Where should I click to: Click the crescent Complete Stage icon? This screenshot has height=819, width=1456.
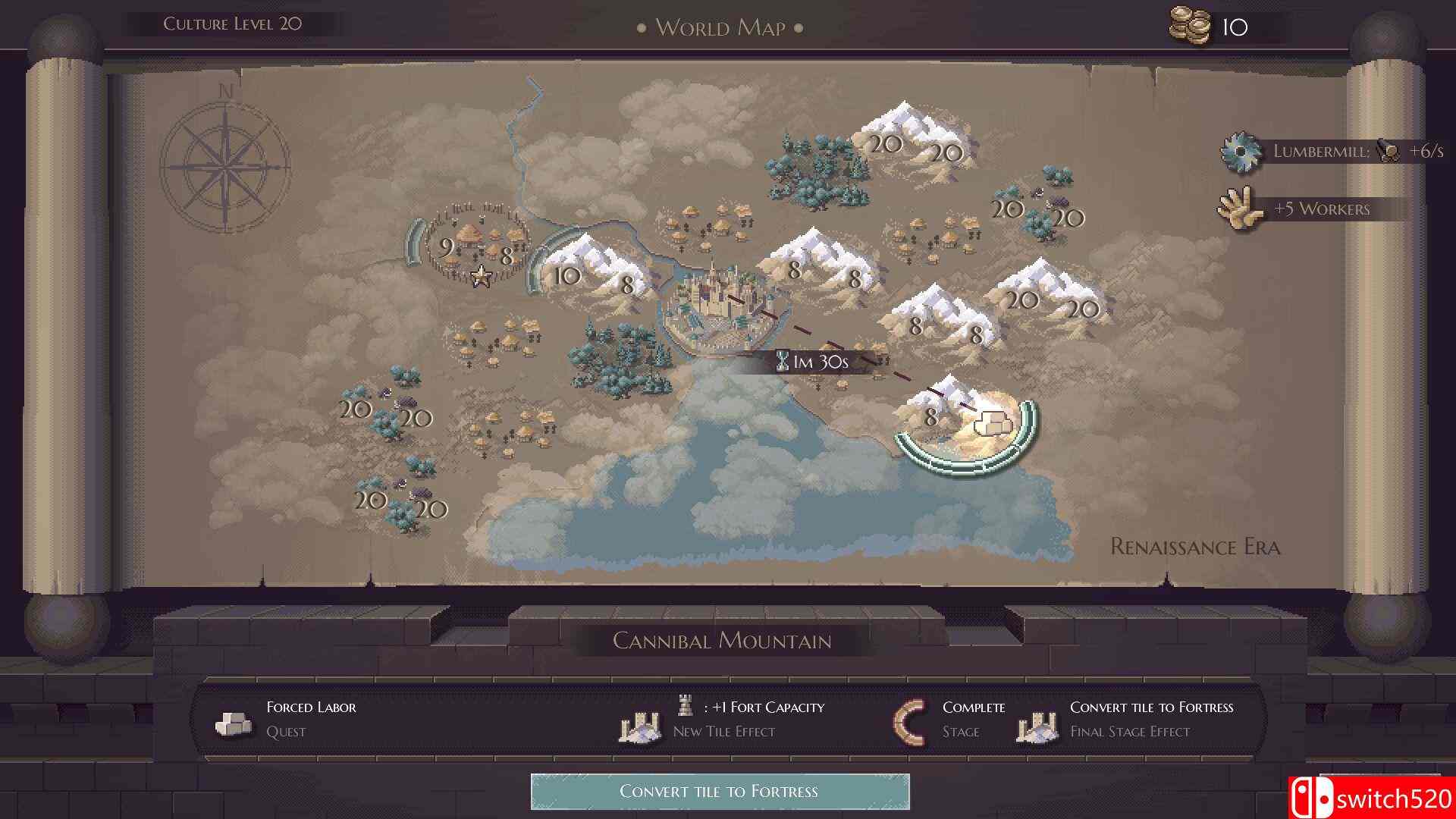pos(910,720)
